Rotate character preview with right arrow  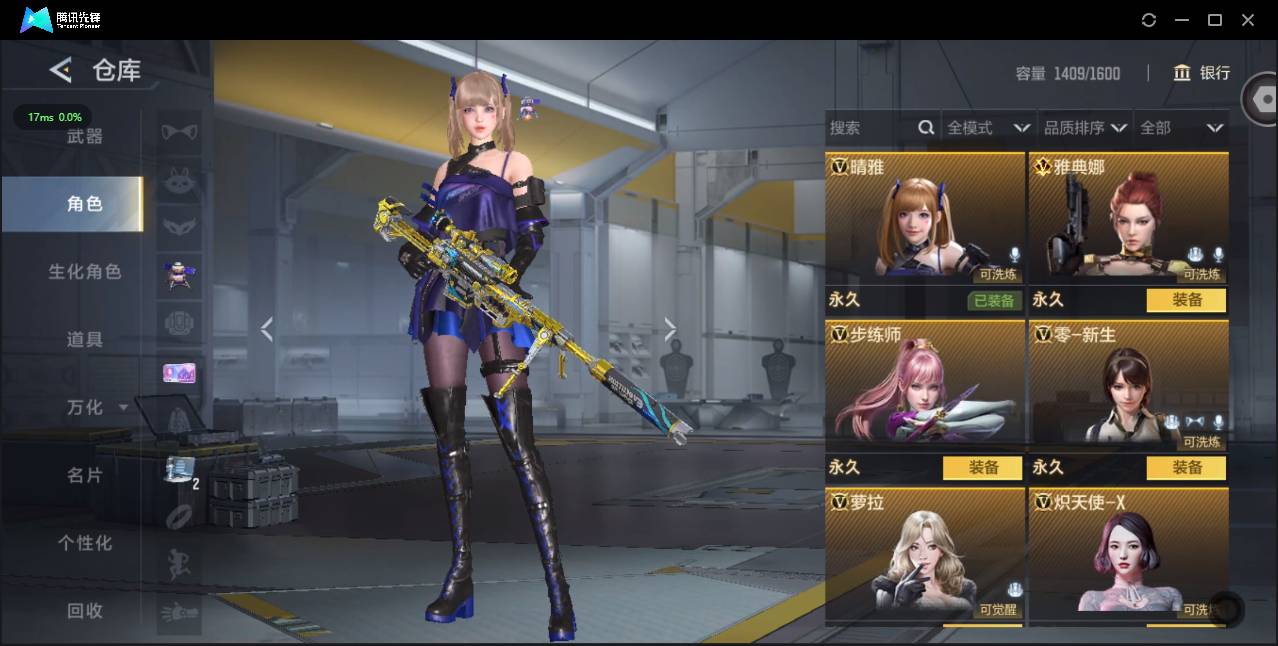(x=670, y=329)
